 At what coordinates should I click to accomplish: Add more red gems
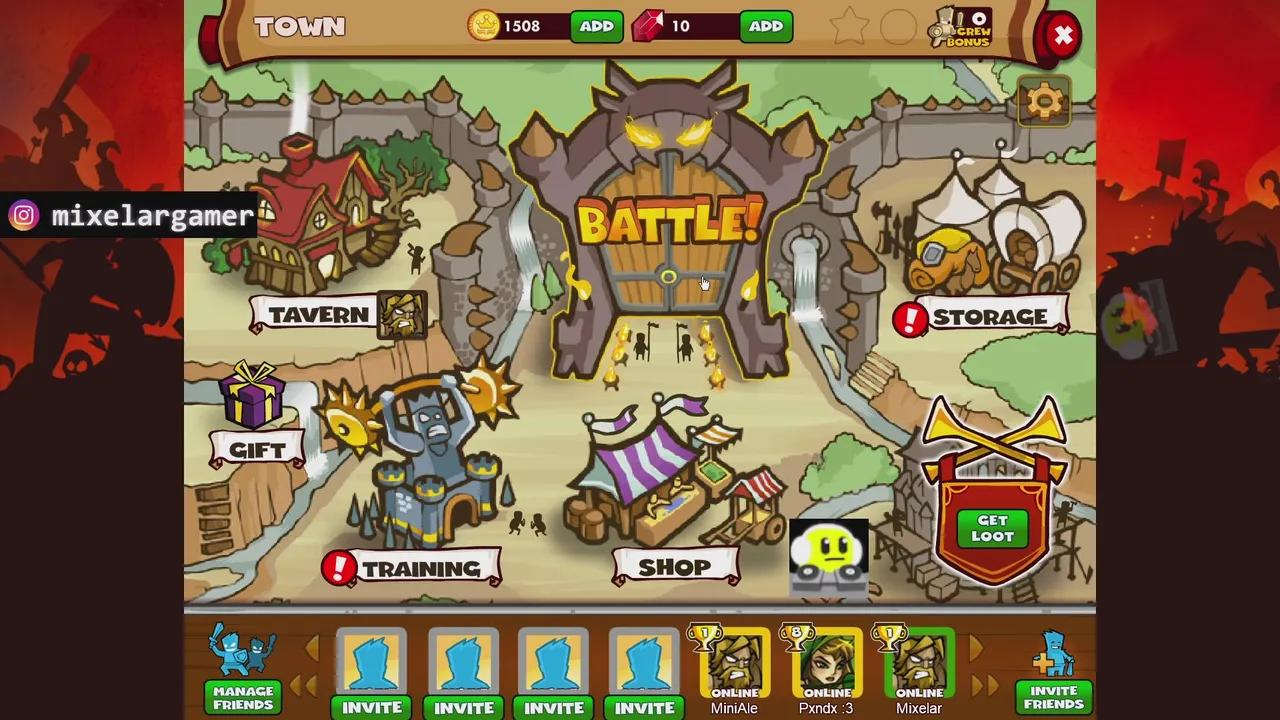(x=765, y=27)
